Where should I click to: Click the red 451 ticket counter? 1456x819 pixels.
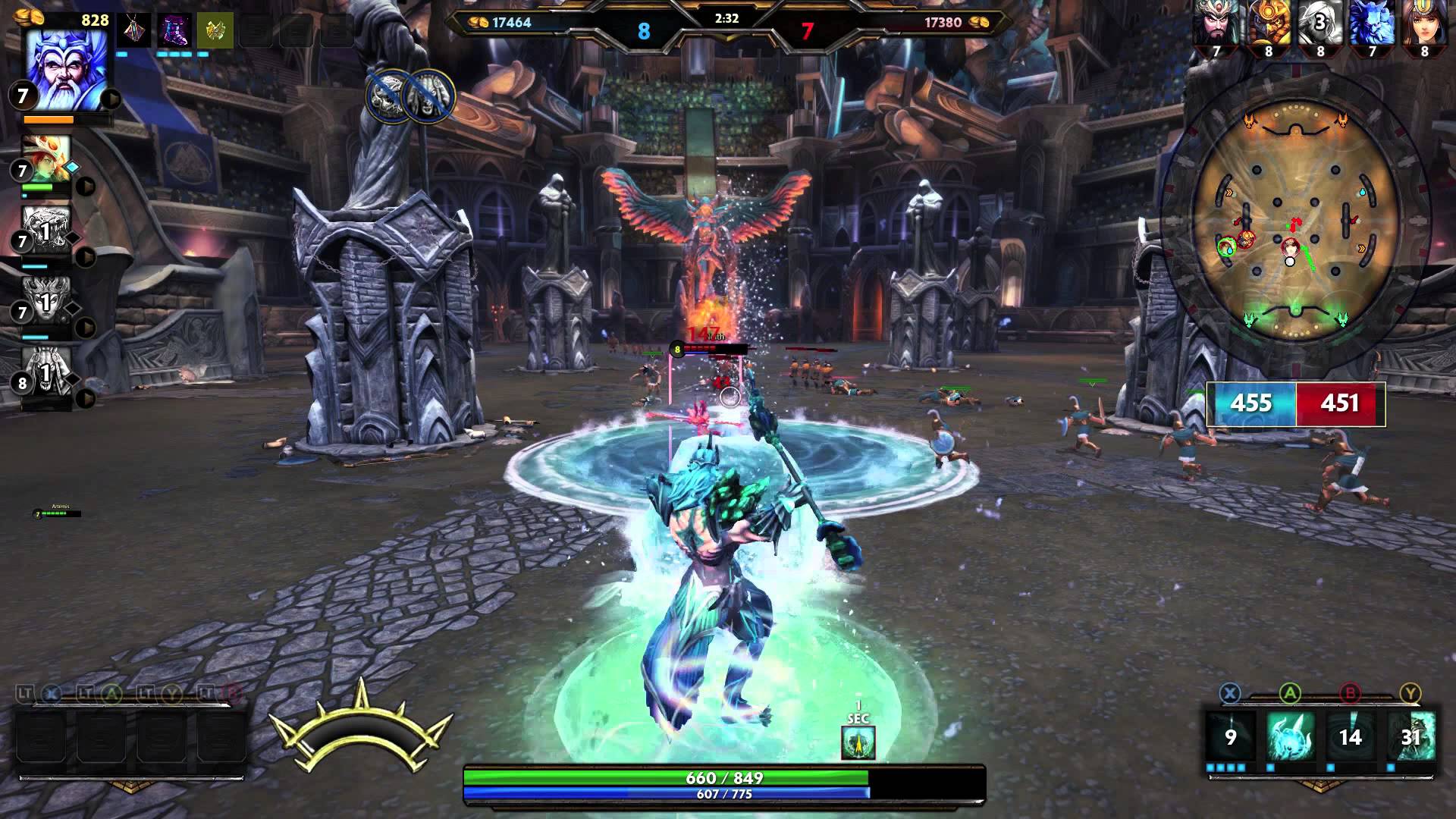[1341, 404]
